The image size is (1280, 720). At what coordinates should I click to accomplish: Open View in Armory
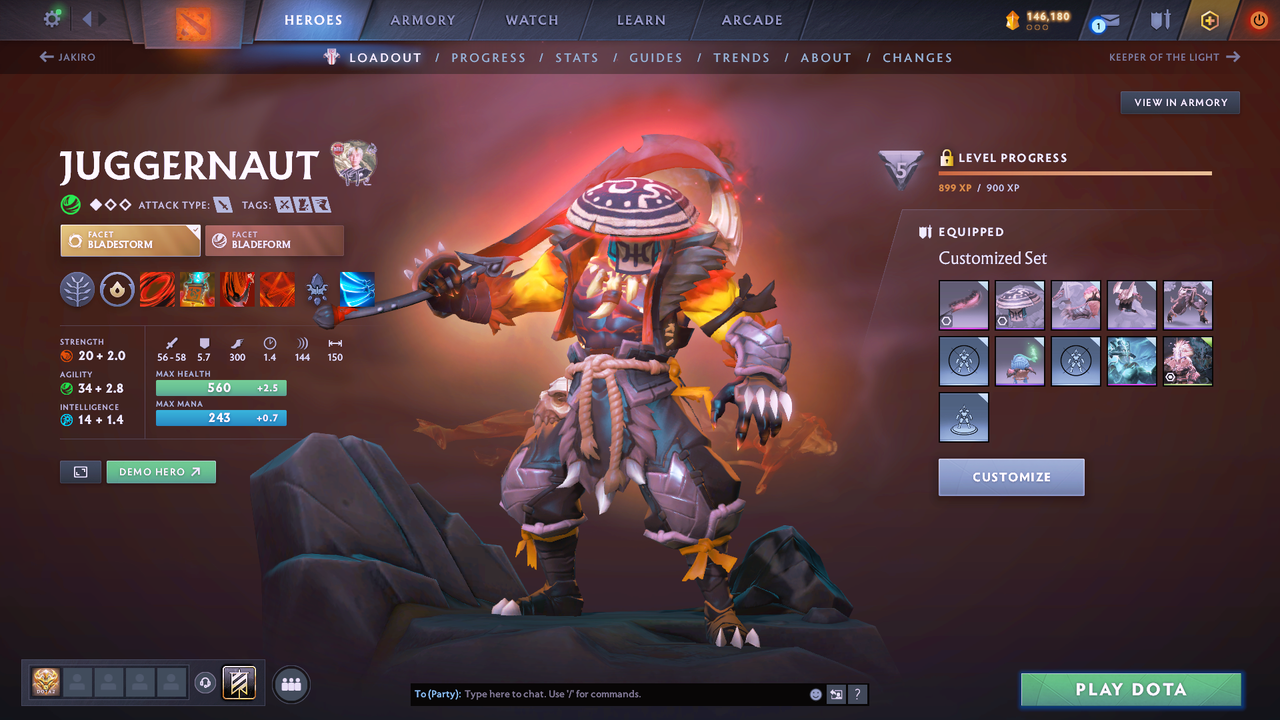1179,102
